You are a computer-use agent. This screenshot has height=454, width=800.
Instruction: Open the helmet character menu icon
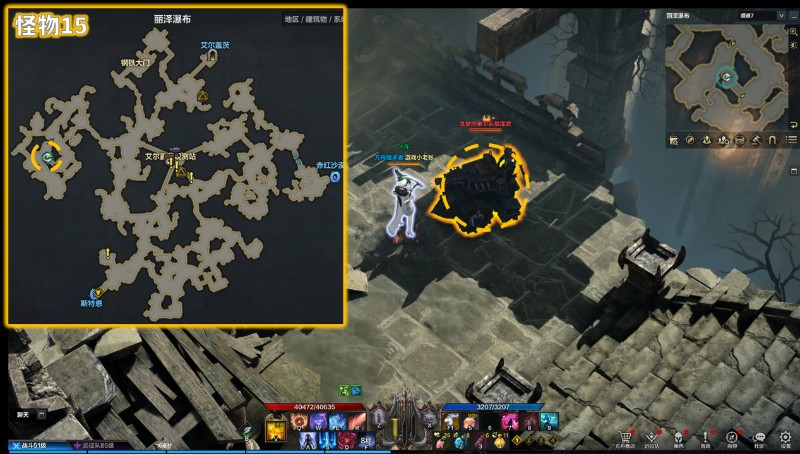680,437
